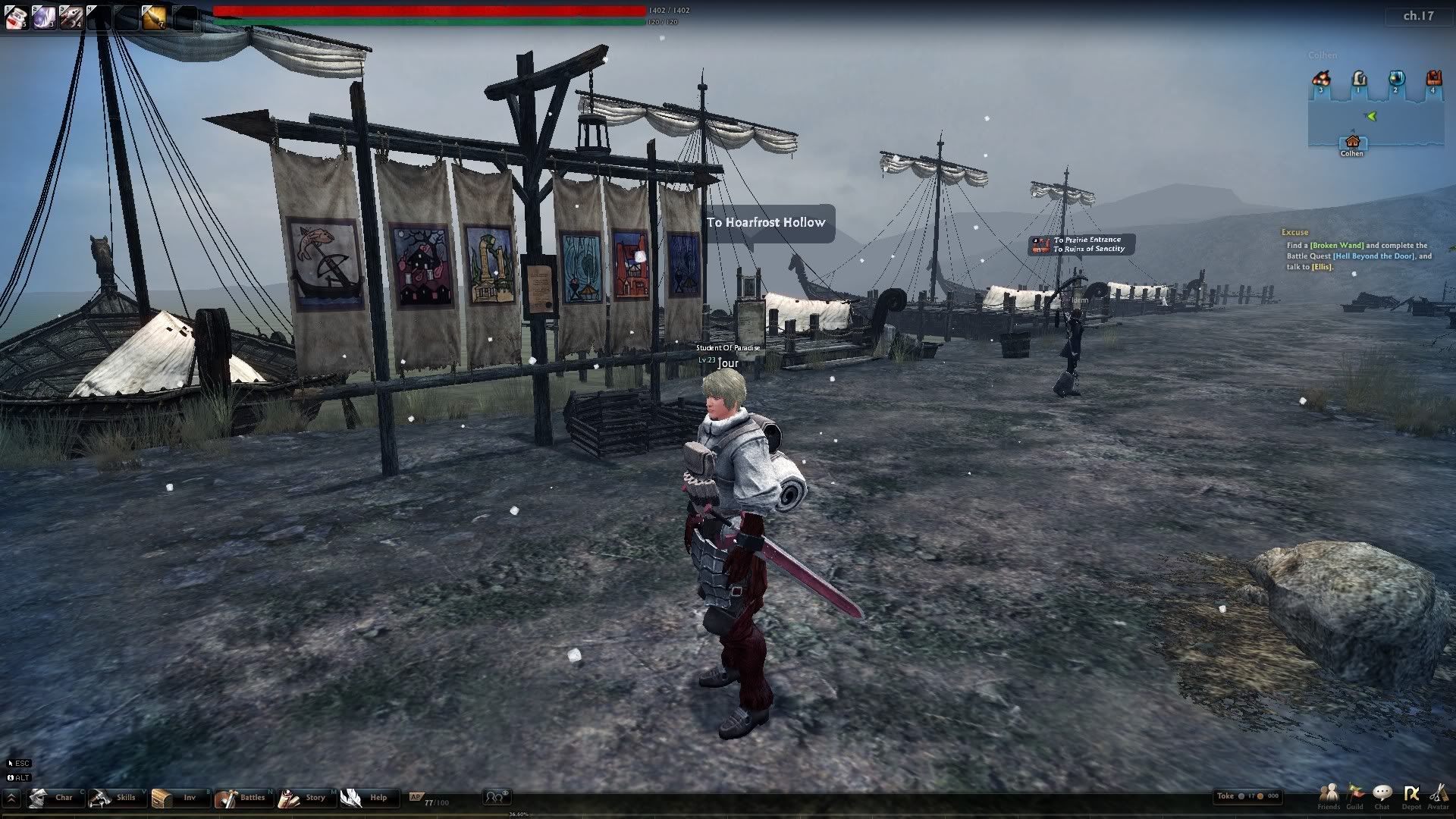Open the Avatar shop
This screenshot has height=819, width=1456.
[x=1438, y=795]
